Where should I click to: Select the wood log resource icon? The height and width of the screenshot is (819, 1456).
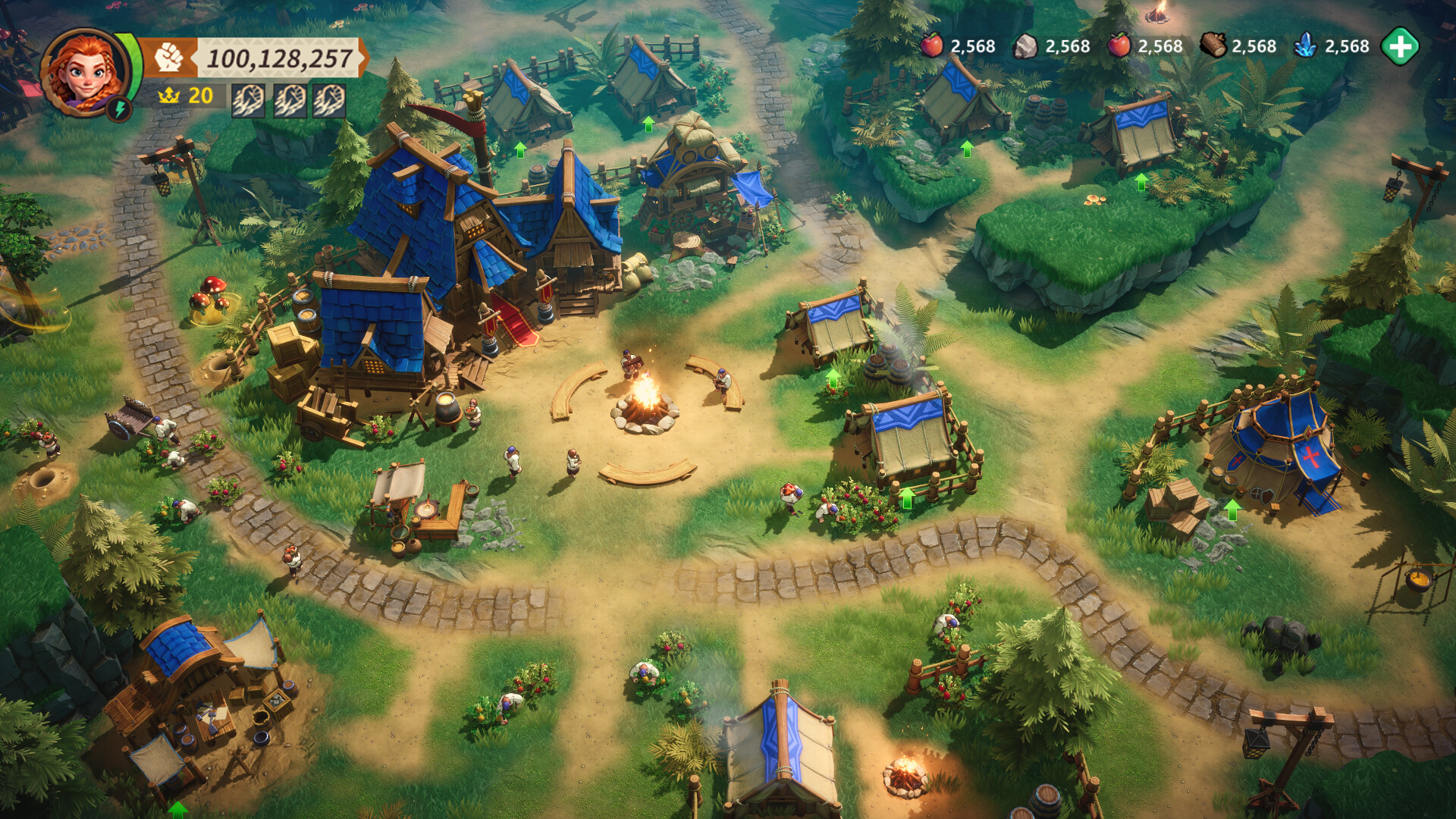tap(1213, 46)
